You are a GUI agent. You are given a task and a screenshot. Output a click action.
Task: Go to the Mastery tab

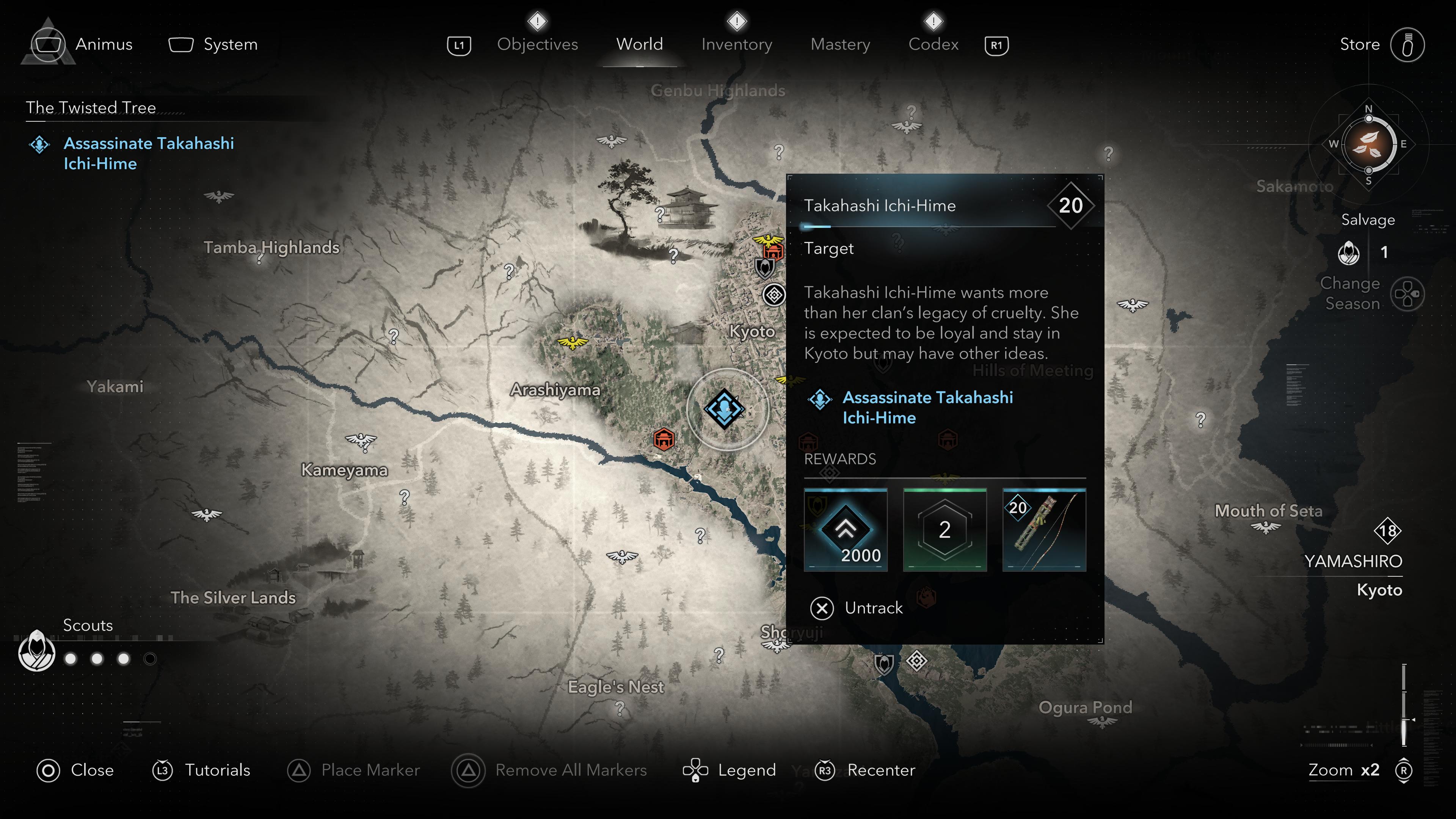point(840,44)
